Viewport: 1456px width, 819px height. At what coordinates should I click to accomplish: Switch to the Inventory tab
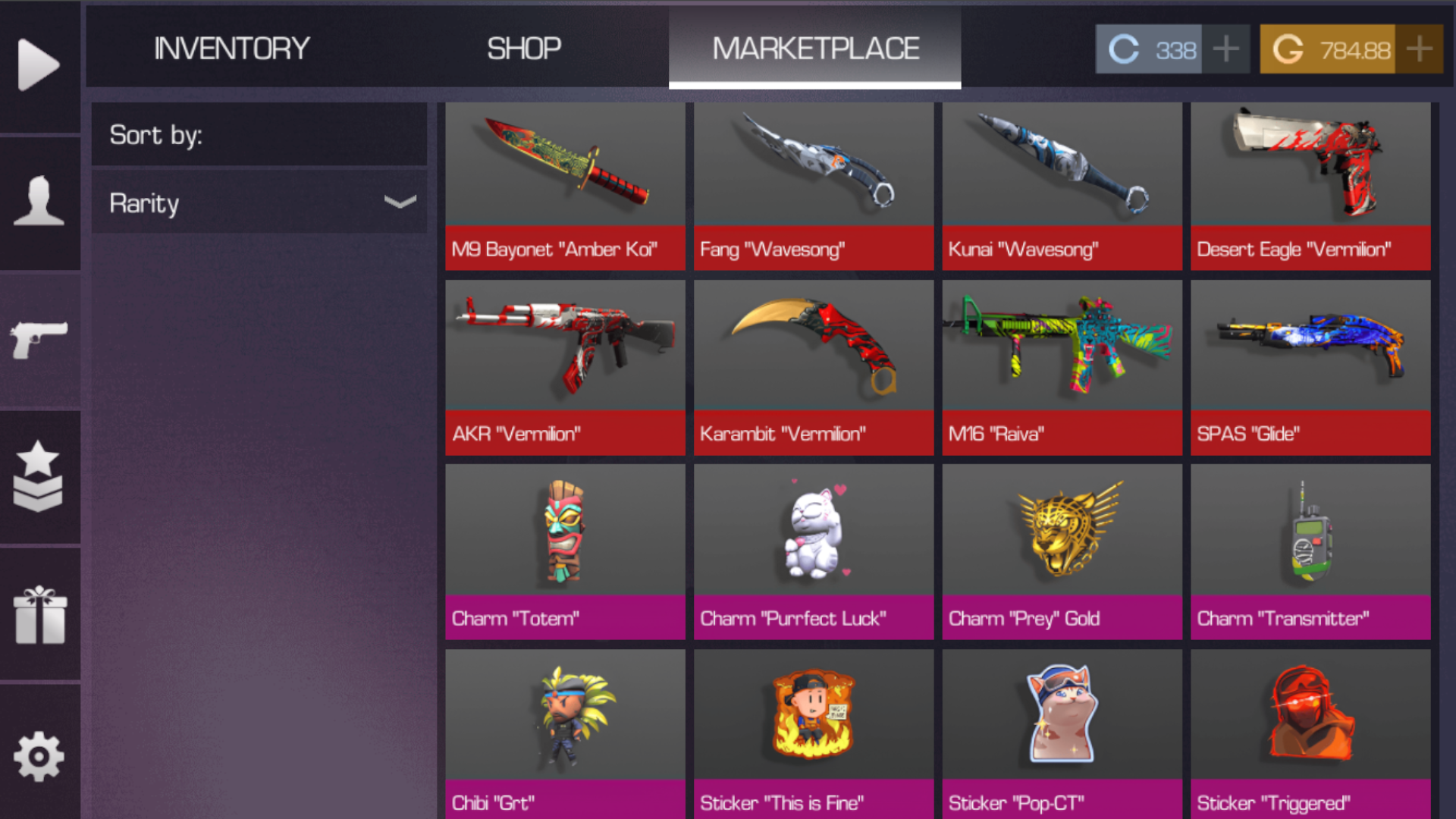(231, 49)
